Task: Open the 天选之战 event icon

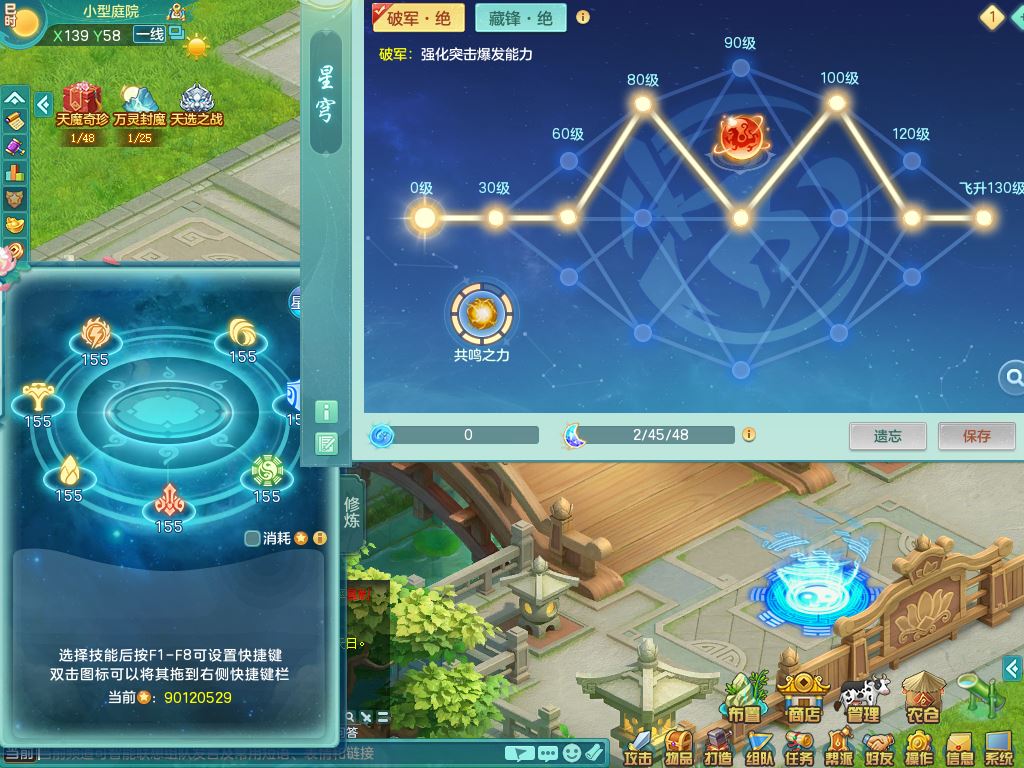Action: pyautogui.click(x=196, y=101)
